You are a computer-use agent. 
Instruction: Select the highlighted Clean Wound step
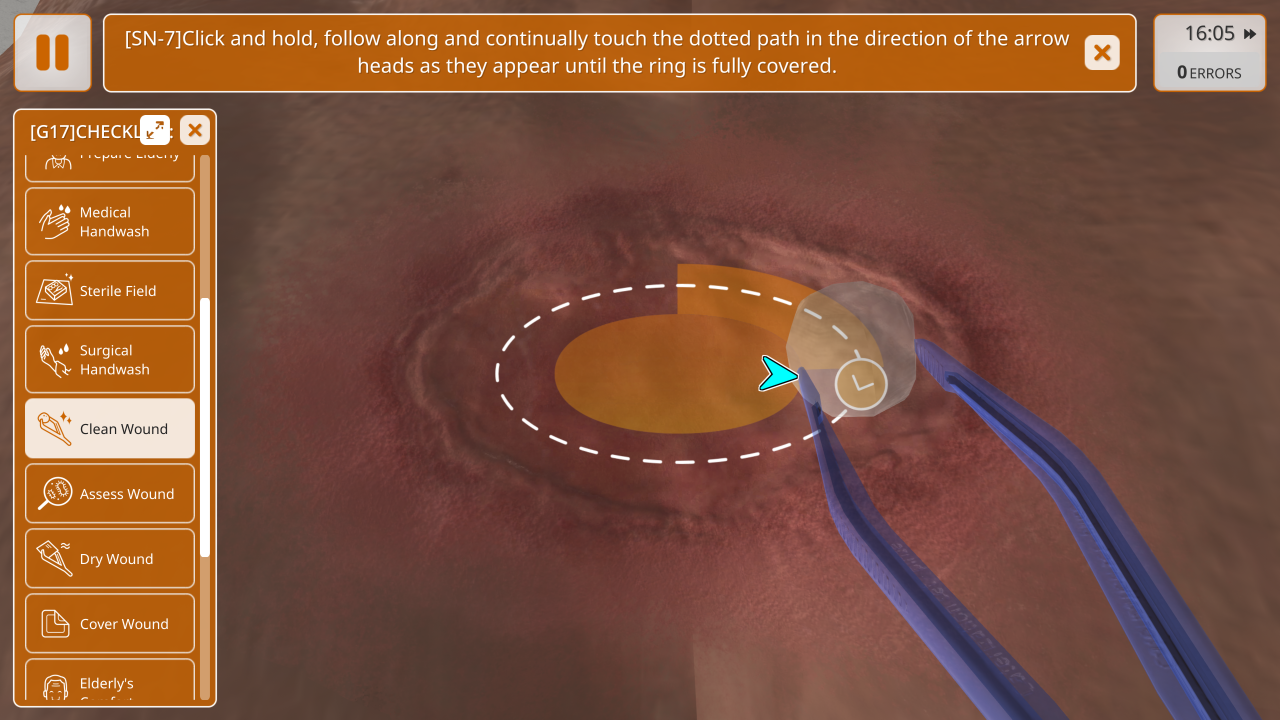[x=110, y=429]
